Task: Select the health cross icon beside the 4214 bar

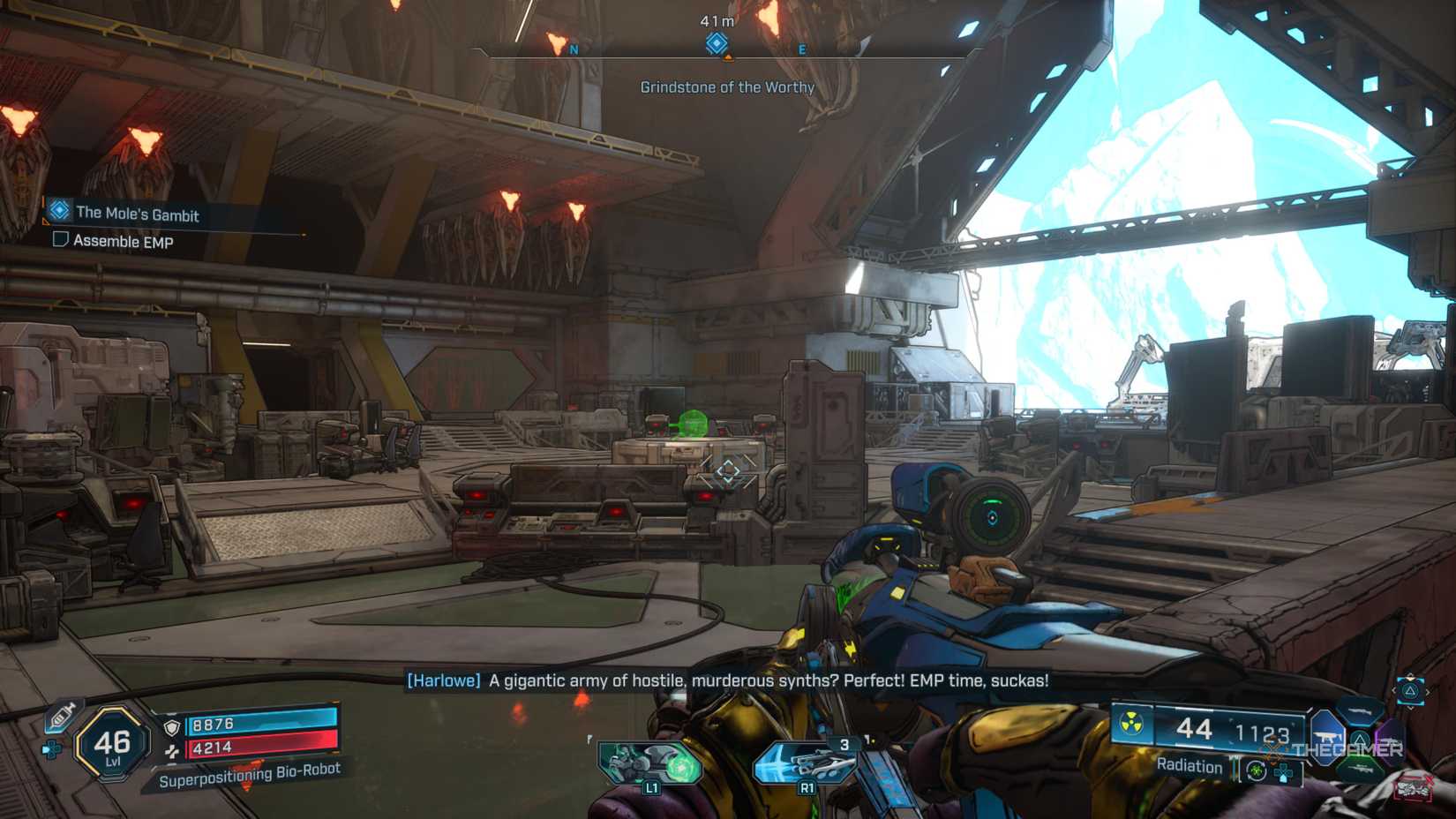Action: point(171,751)
